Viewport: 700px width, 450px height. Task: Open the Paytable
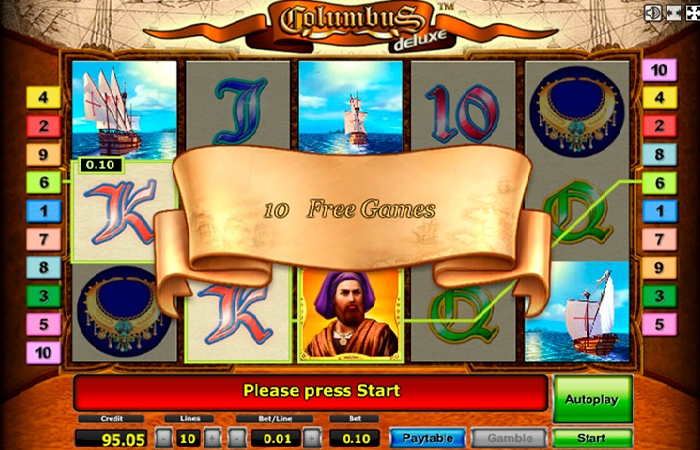[427, 438]
